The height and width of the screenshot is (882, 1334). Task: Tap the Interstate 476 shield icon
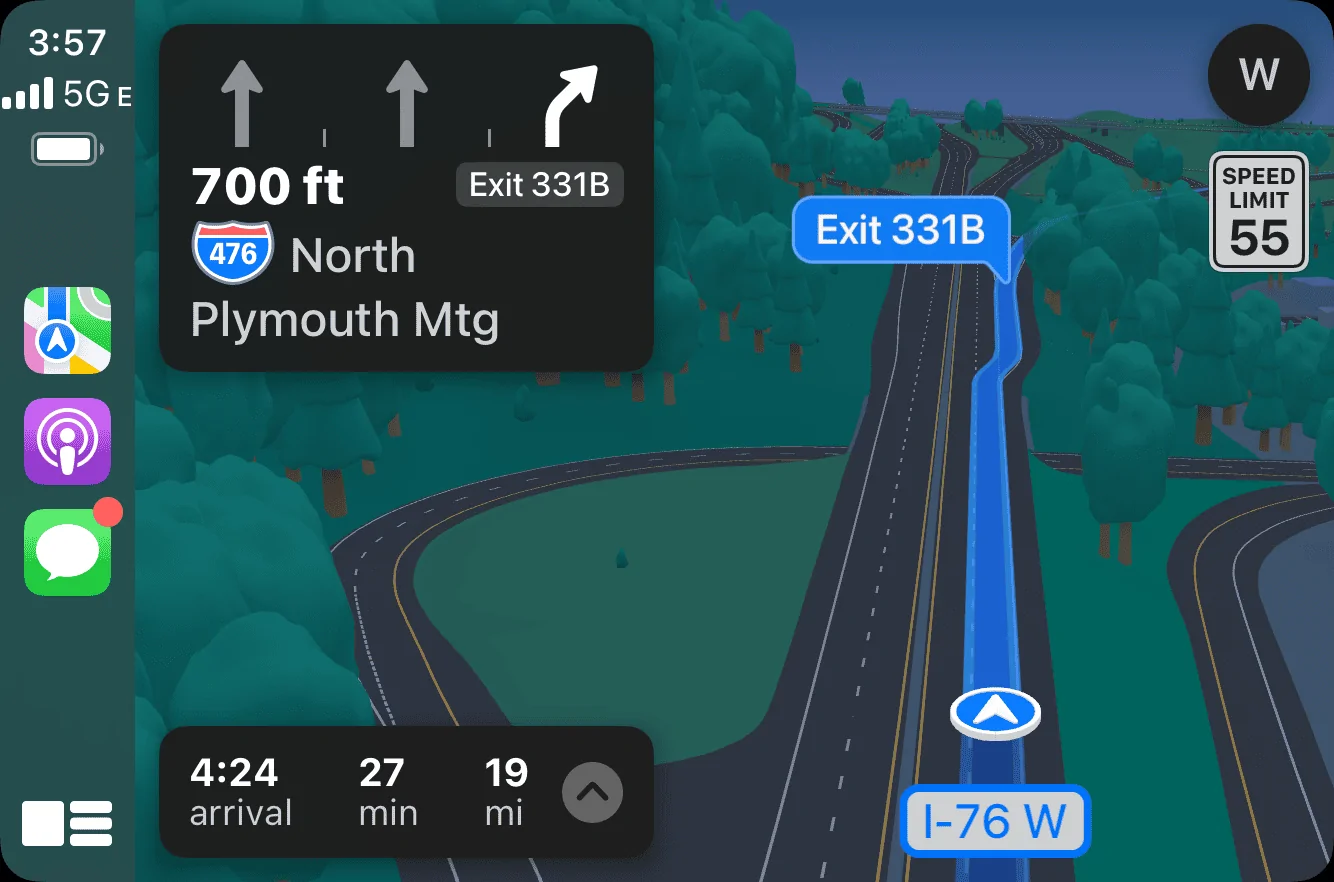point(232,252)
